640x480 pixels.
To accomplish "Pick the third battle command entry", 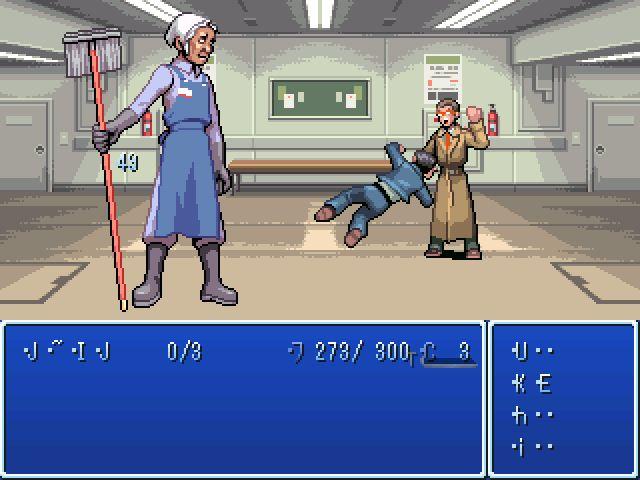I will coord(533,415).
